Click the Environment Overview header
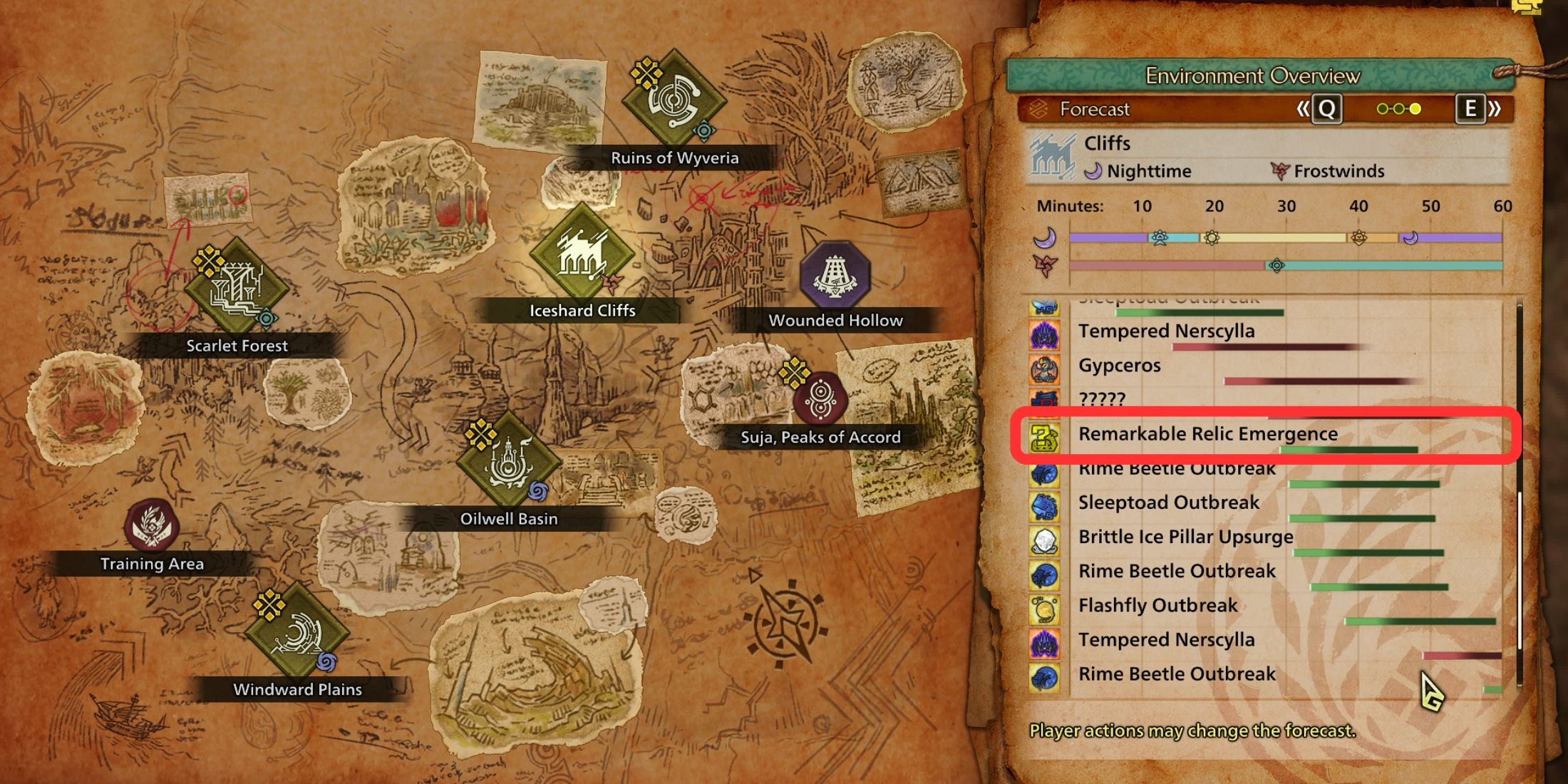Screen dimensions: 1568x784 pos(1253,76)
